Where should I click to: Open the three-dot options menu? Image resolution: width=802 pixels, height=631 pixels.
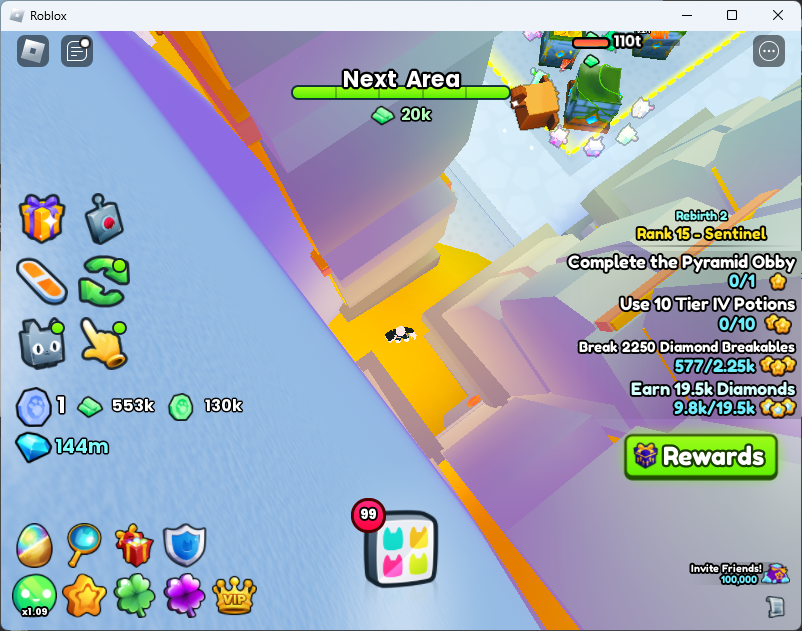click(769, 51)
